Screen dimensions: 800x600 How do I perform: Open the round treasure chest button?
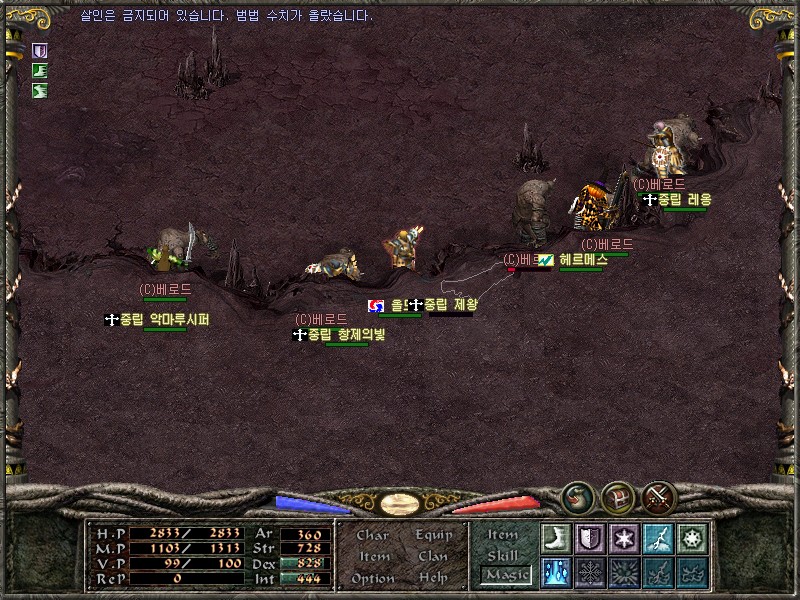[618, 497]
